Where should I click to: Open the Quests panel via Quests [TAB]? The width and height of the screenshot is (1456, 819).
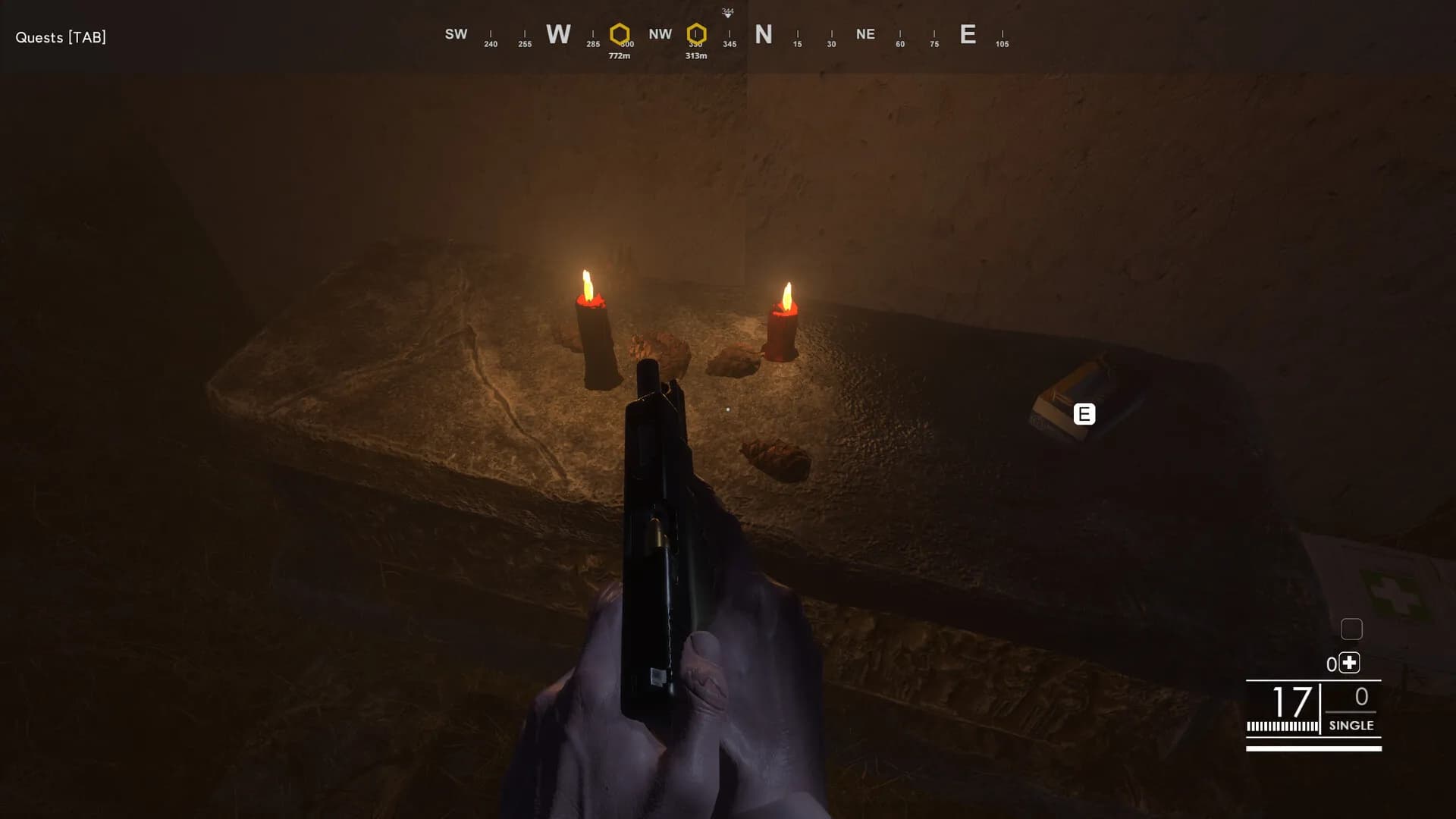tap(61, 37)
